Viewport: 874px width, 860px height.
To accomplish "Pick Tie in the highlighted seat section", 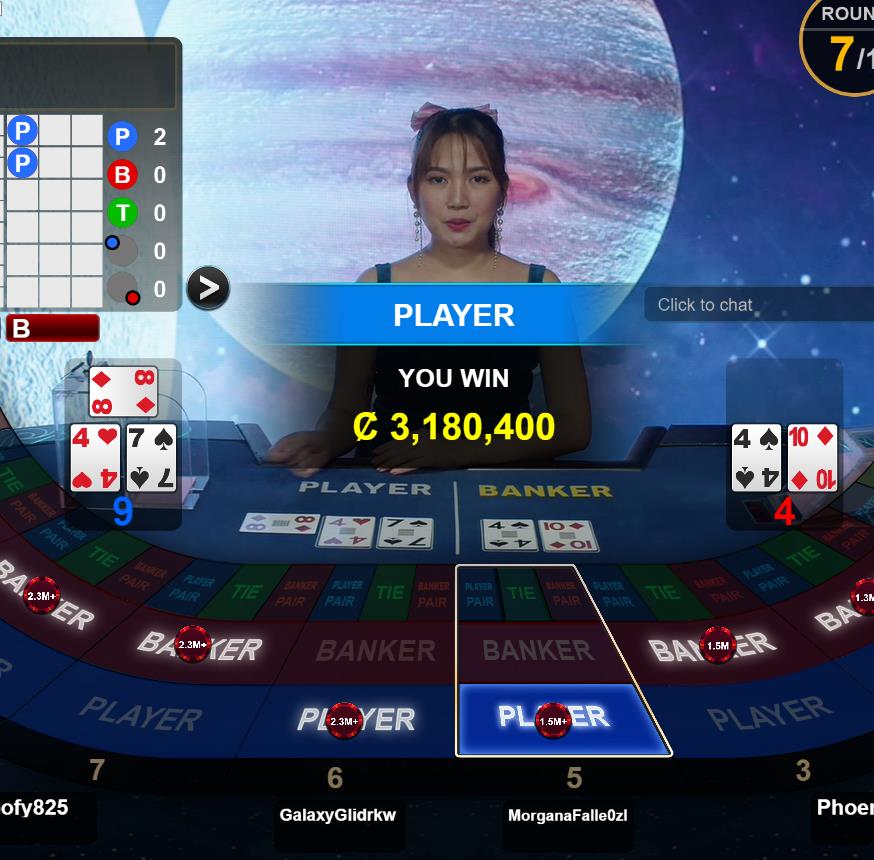I will point(521,593).
